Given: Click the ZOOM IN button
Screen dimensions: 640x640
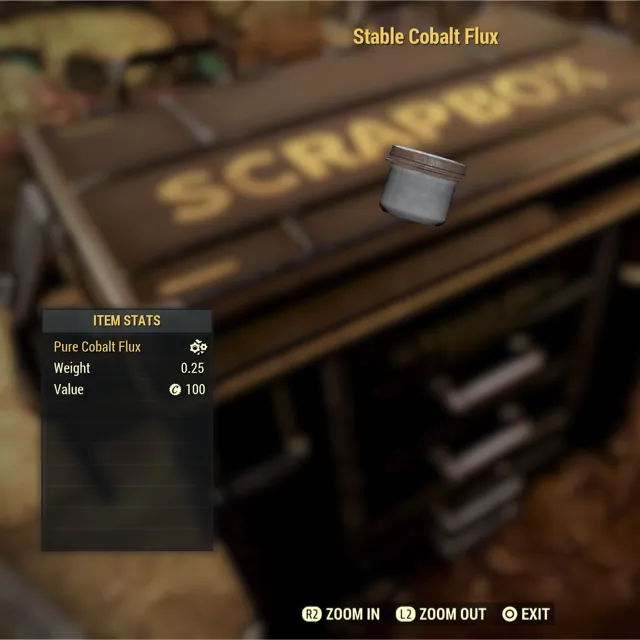Looking at the screenshot, I should click(341, 613).
